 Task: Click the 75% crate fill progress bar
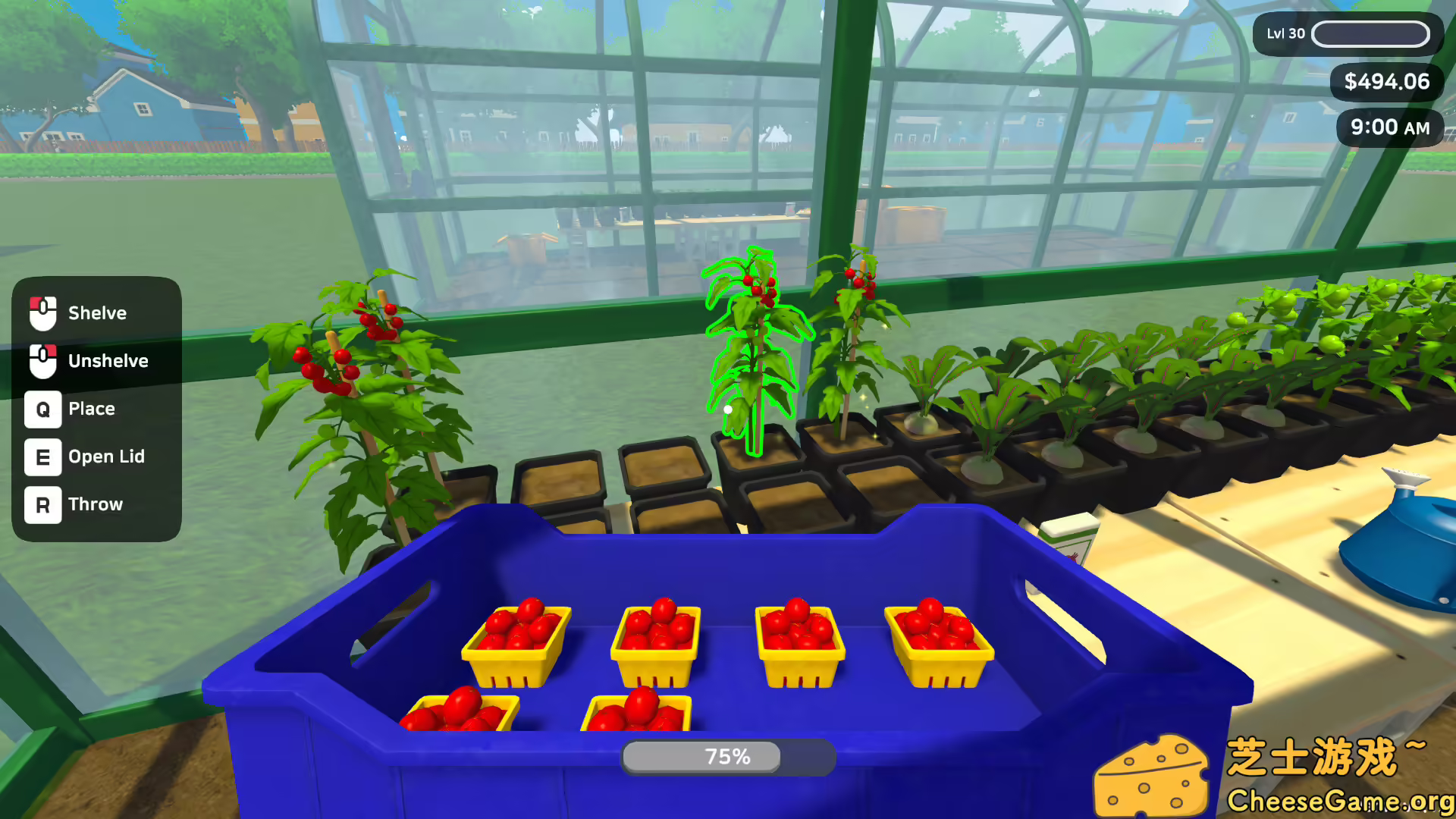pyautogui.click(x=726, y=756)
